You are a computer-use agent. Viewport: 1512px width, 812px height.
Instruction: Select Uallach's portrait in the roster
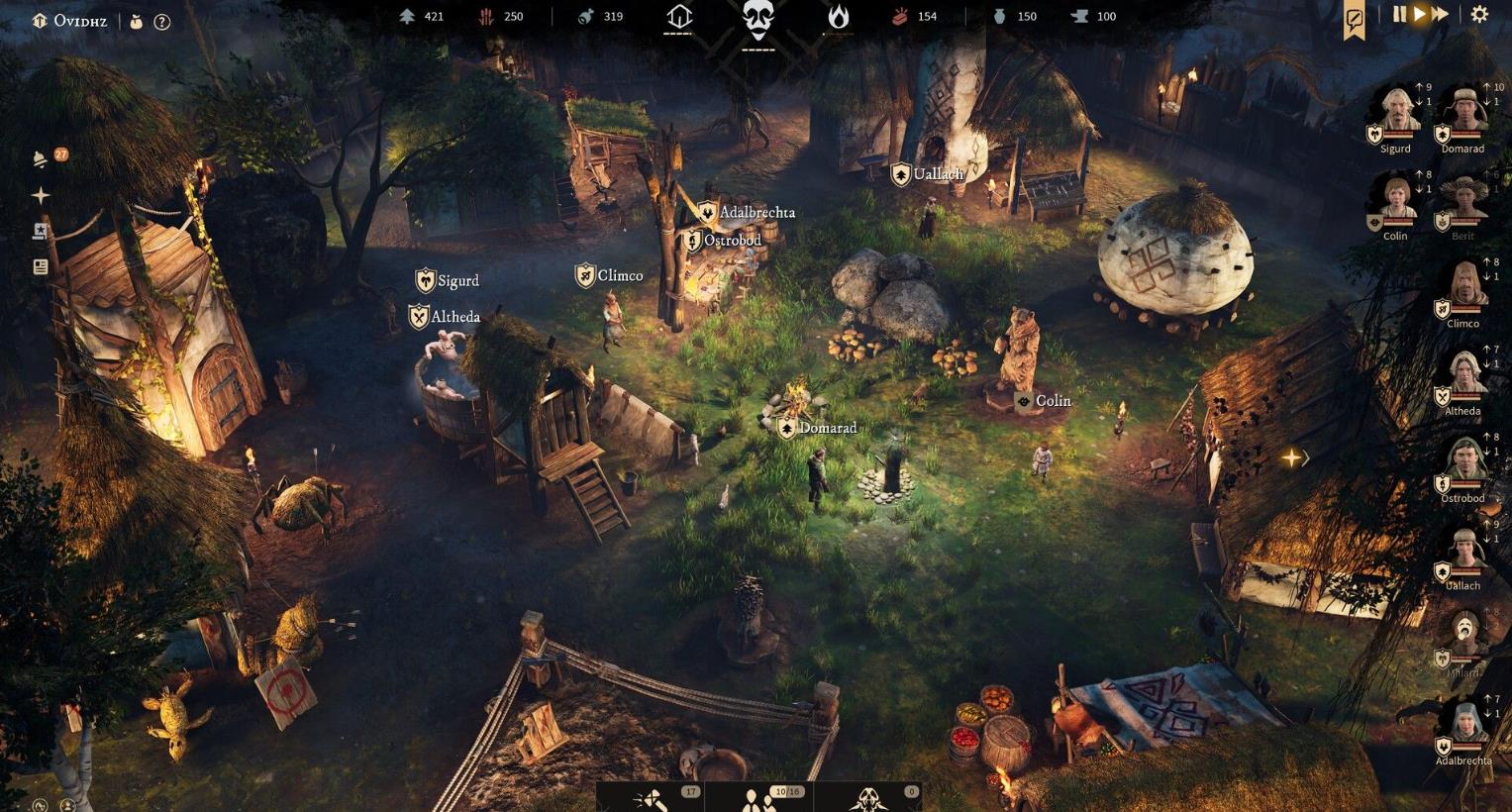tap(1463, 553)
